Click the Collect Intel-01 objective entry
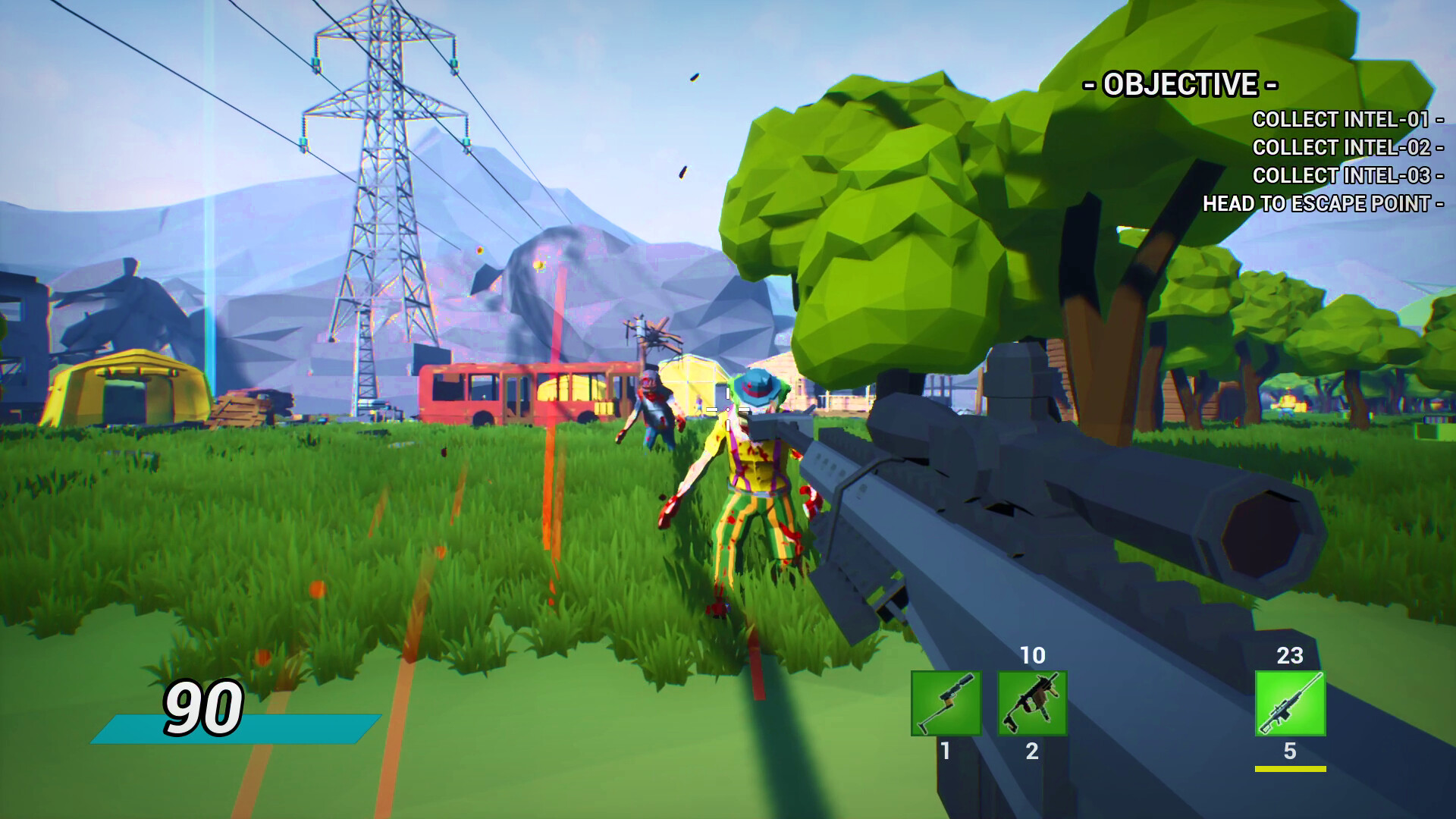The height and width of the screenshot is (819, 1456). coord(1341,120)
